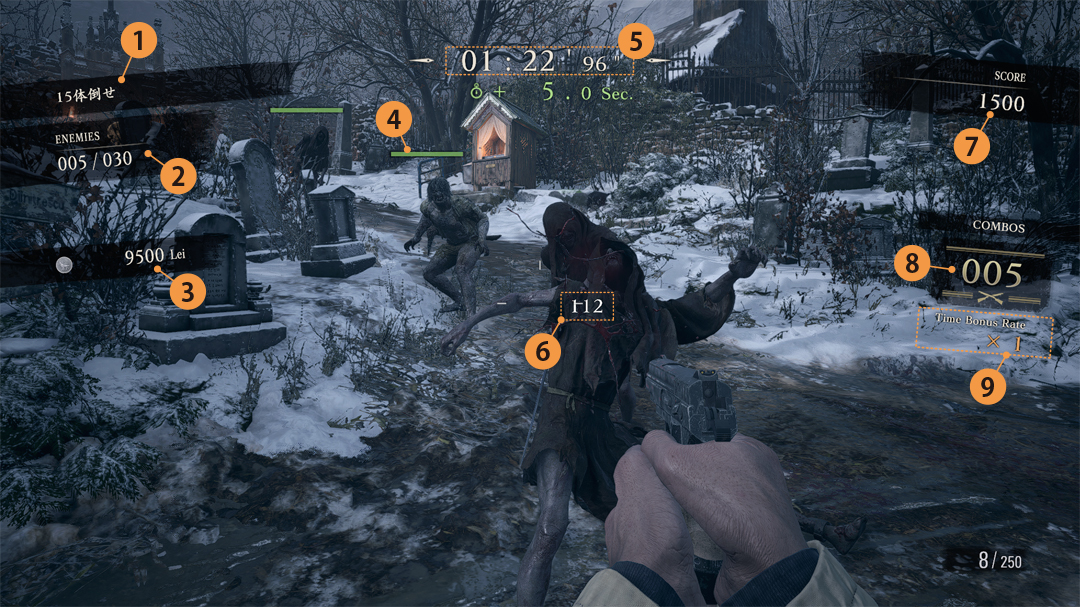Select the orange callout marker numbered 9
Image resolution: width=1080 pixels, height=607 pixels.
(987, 387)
